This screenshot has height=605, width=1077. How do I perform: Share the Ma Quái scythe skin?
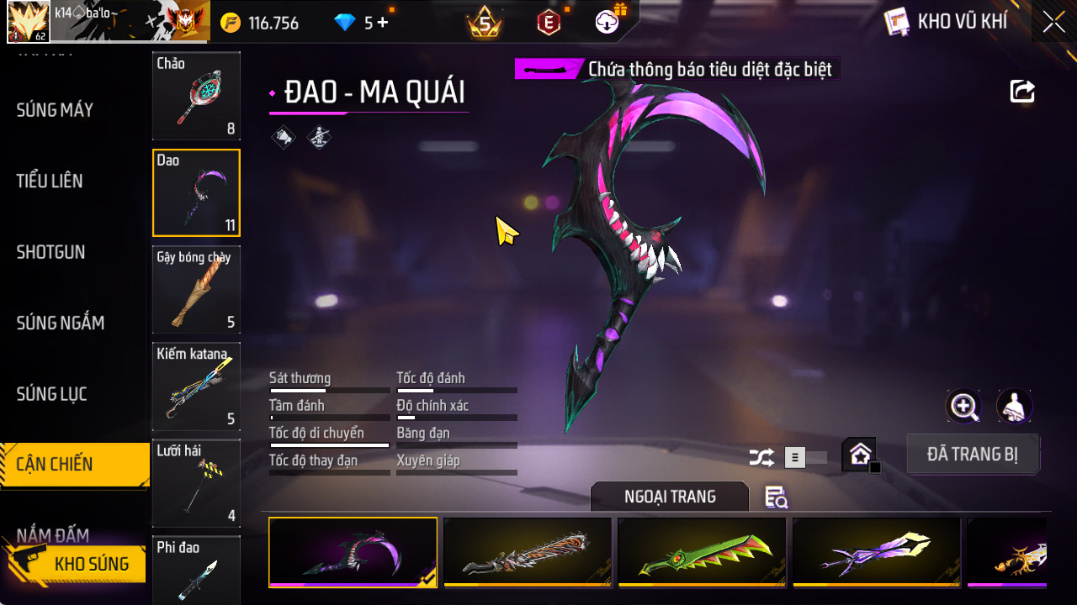coord(1021,92)
